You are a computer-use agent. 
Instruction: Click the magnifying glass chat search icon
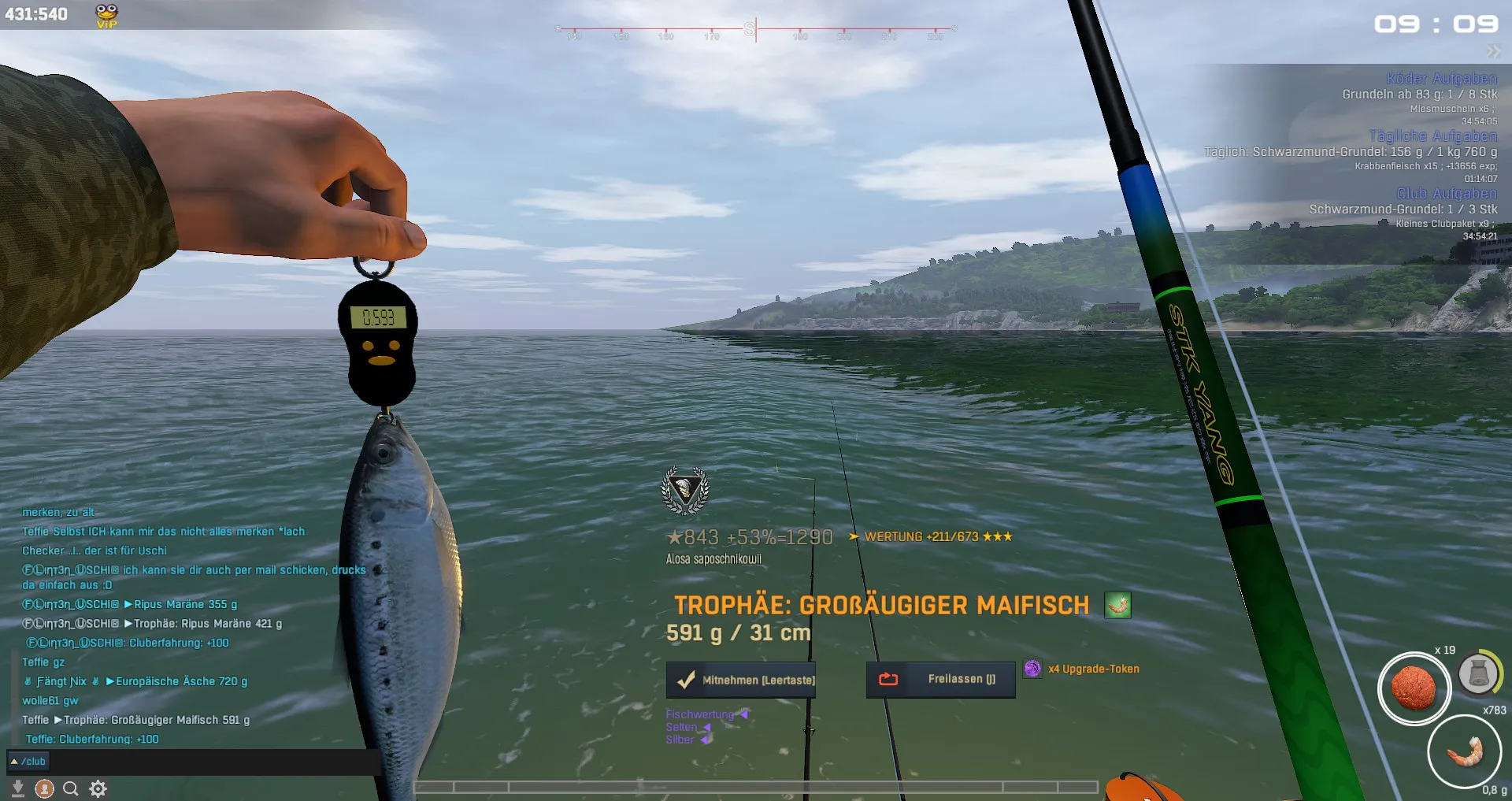click(71, 788)
